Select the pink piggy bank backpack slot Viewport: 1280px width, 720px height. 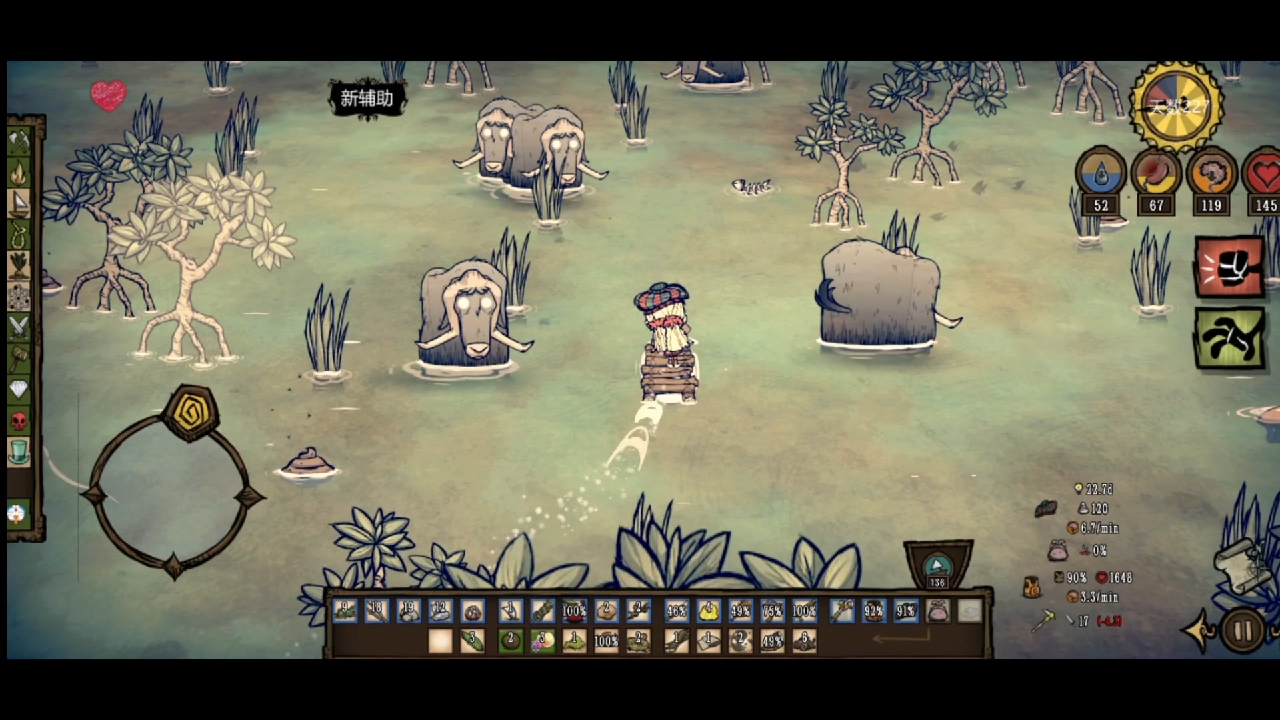(x=937, y=610)
